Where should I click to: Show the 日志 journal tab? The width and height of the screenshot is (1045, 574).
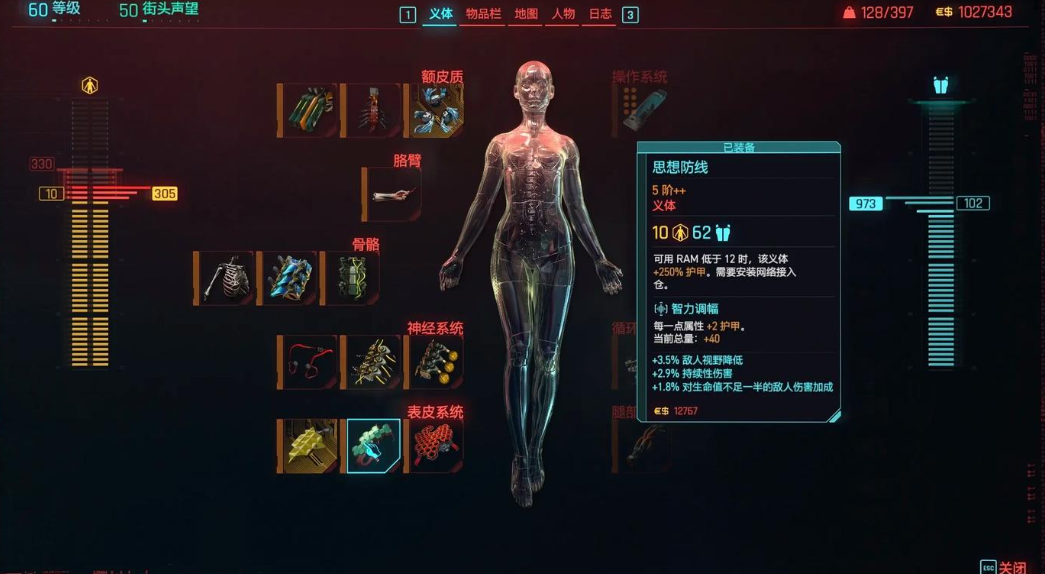click(600, 14)
